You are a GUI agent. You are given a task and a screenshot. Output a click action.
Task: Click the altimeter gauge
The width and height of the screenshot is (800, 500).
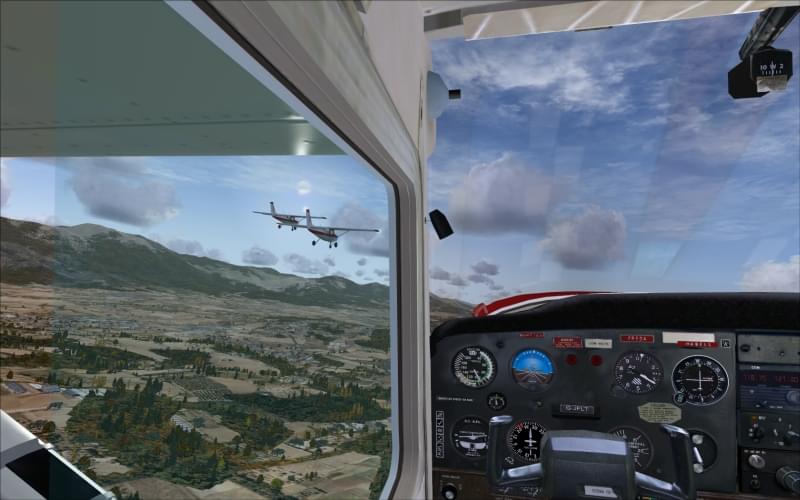637,372
